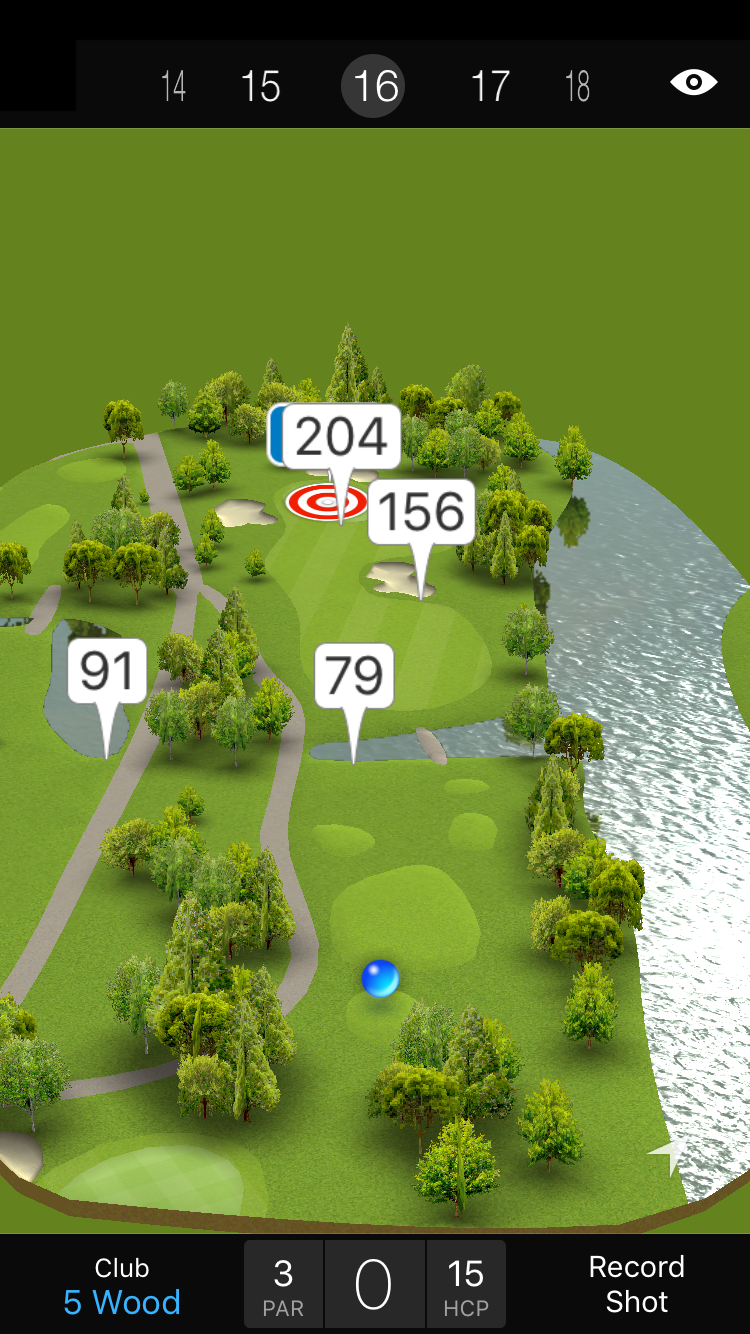Select the 204 distance marker

[342, 437]
